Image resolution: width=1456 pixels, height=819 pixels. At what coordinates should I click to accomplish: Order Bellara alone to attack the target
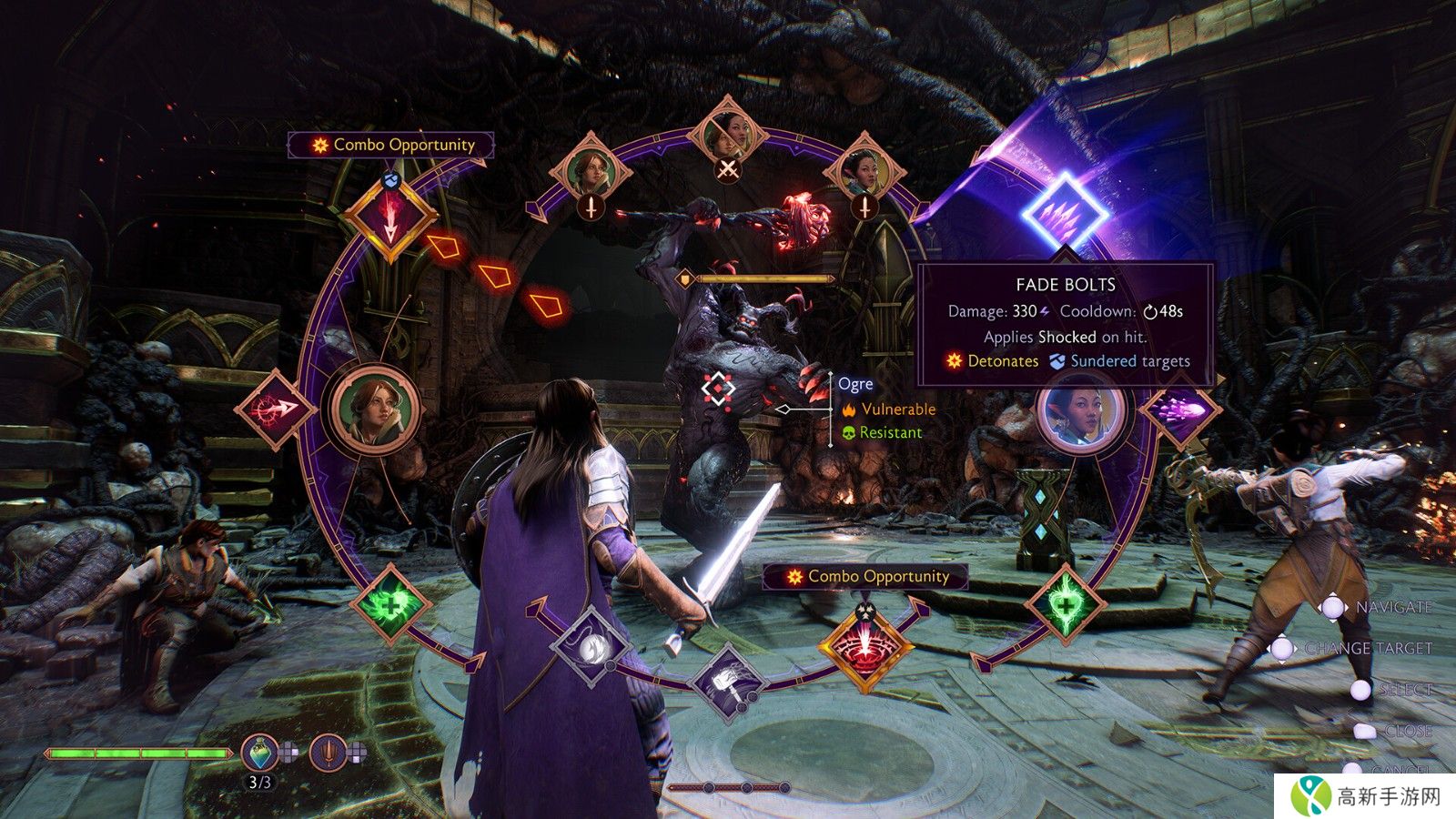point(864,173)
